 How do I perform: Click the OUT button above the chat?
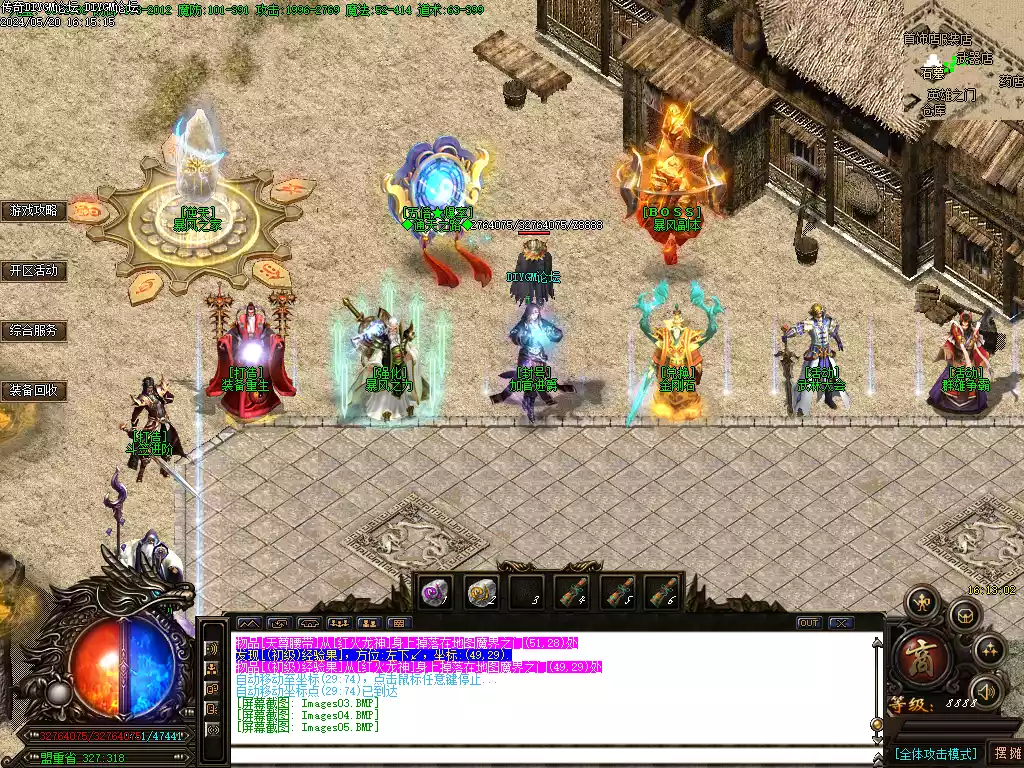point(808,623)
